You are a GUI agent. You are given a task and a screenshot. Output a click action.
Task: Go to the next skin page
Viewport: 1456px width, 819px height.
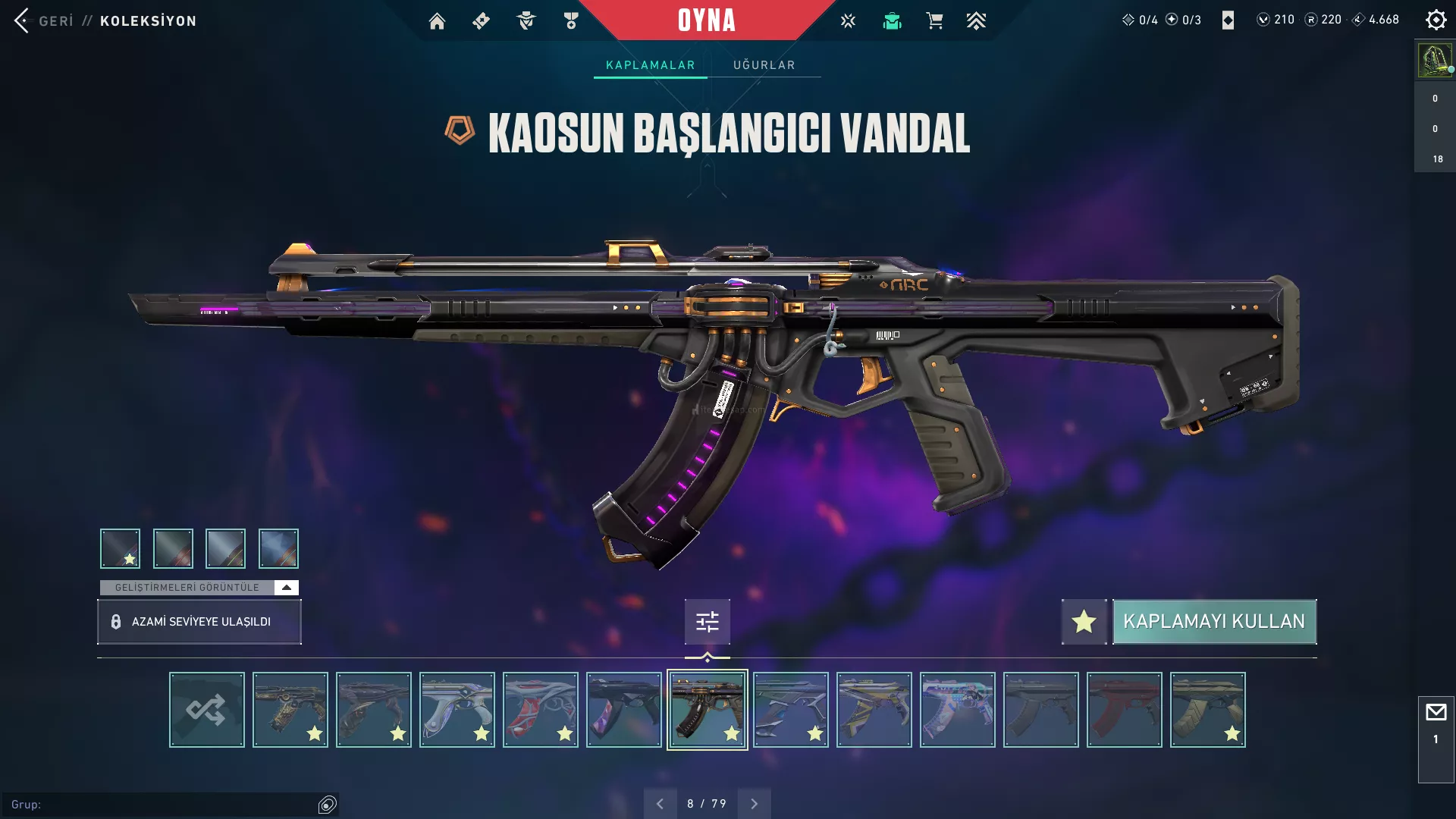[x=754, y=804]
